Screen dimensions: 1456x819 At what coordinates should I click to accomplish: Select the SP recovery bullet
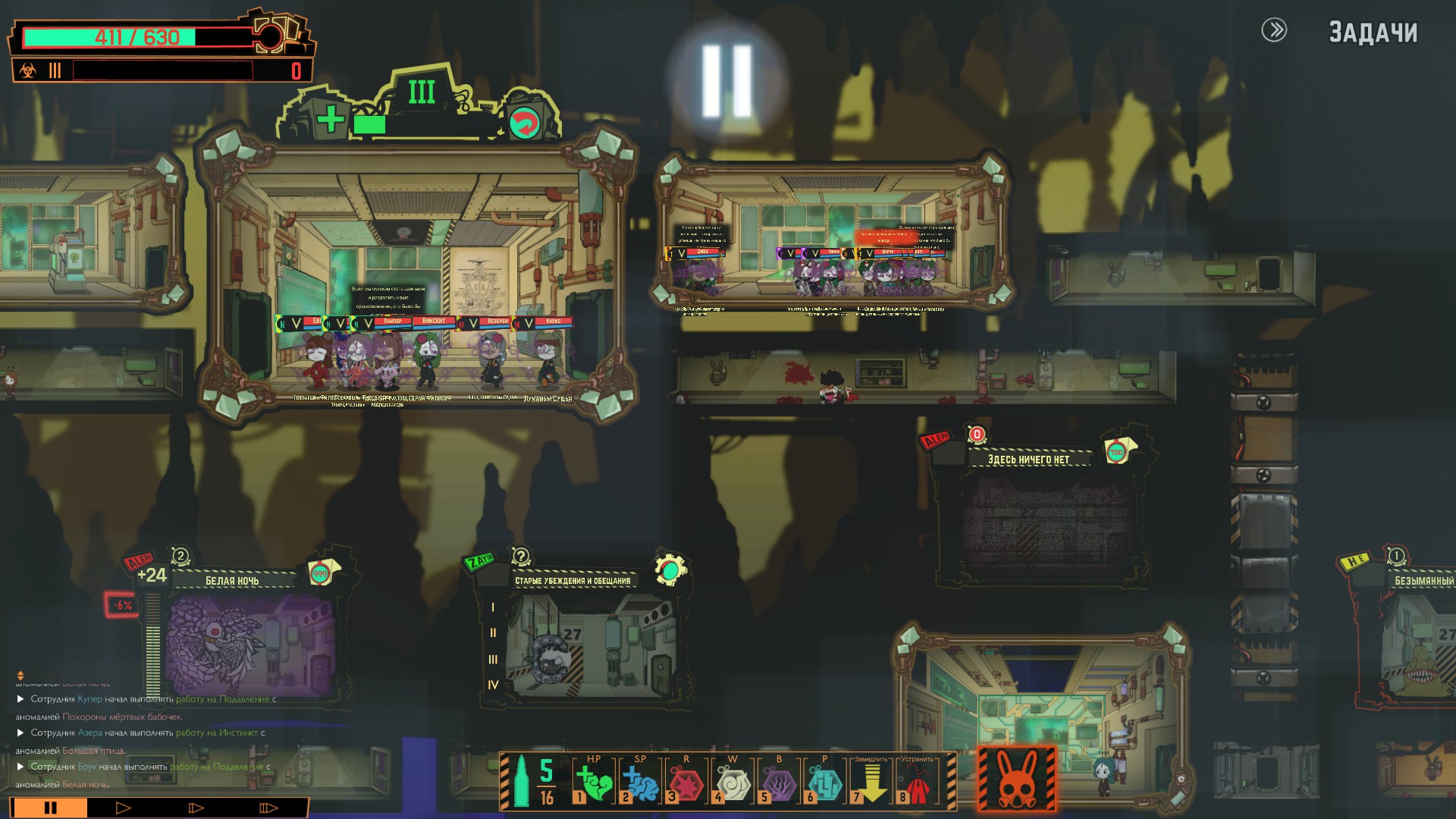pos(641,783)
